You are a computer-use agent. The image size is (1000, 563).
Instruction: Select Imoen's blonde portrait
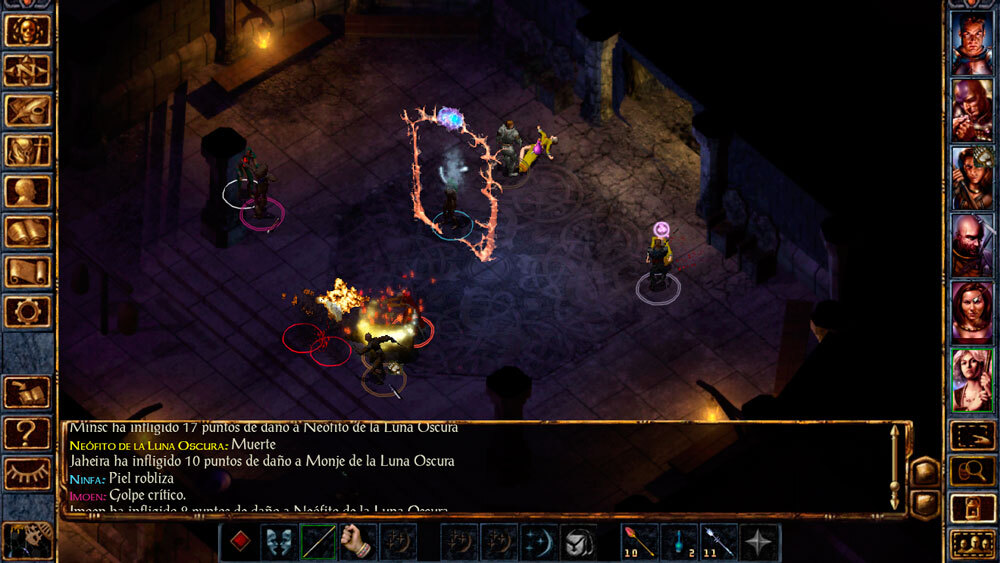point(972,380)
